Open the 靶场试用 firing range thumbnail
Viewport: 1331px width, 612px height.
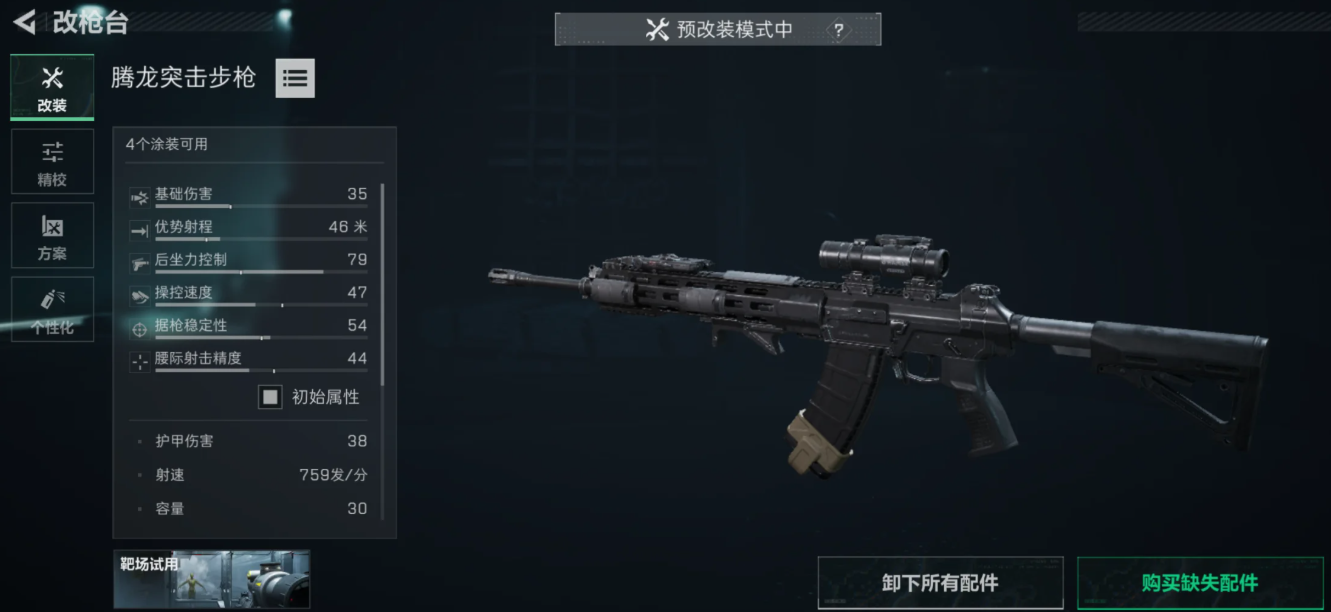point(211,579)
